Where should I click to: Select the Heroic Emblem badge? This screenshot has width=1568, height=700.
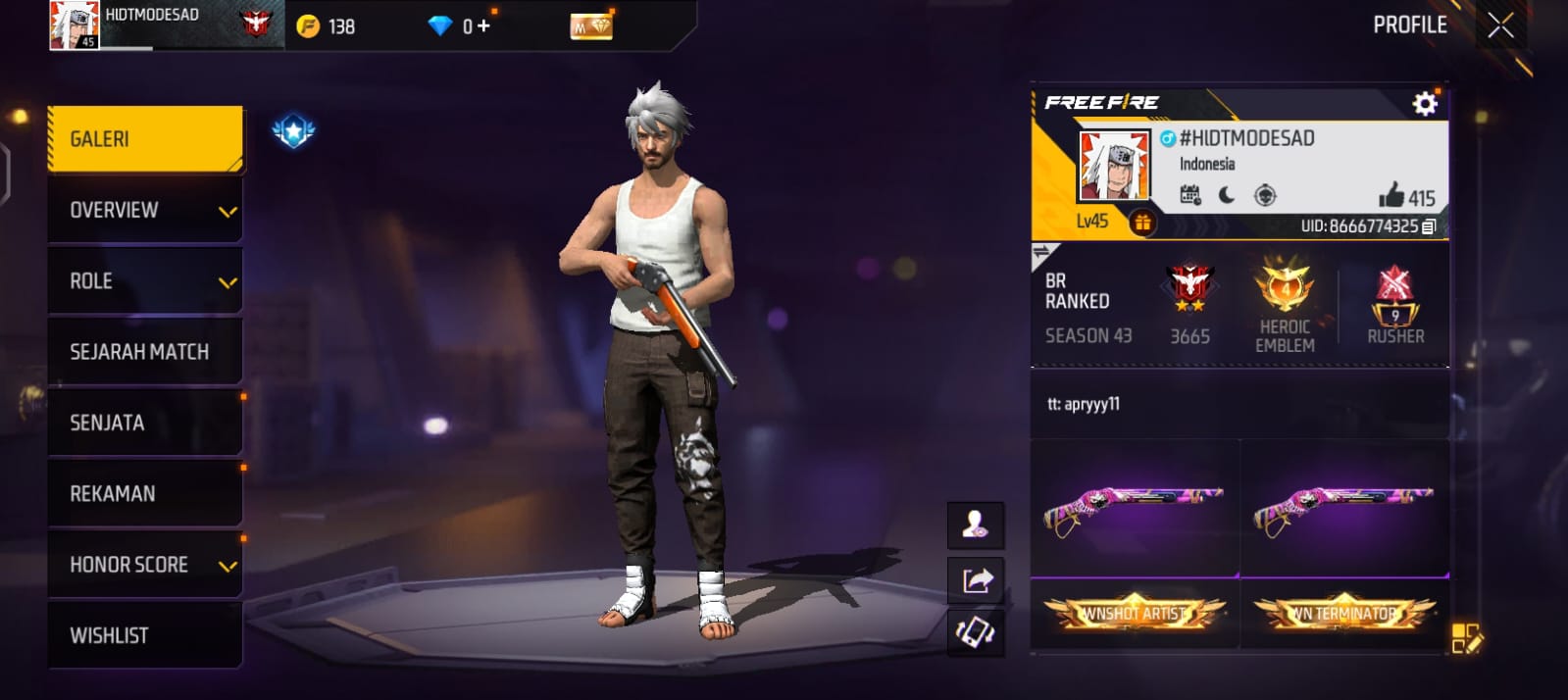1285,304
